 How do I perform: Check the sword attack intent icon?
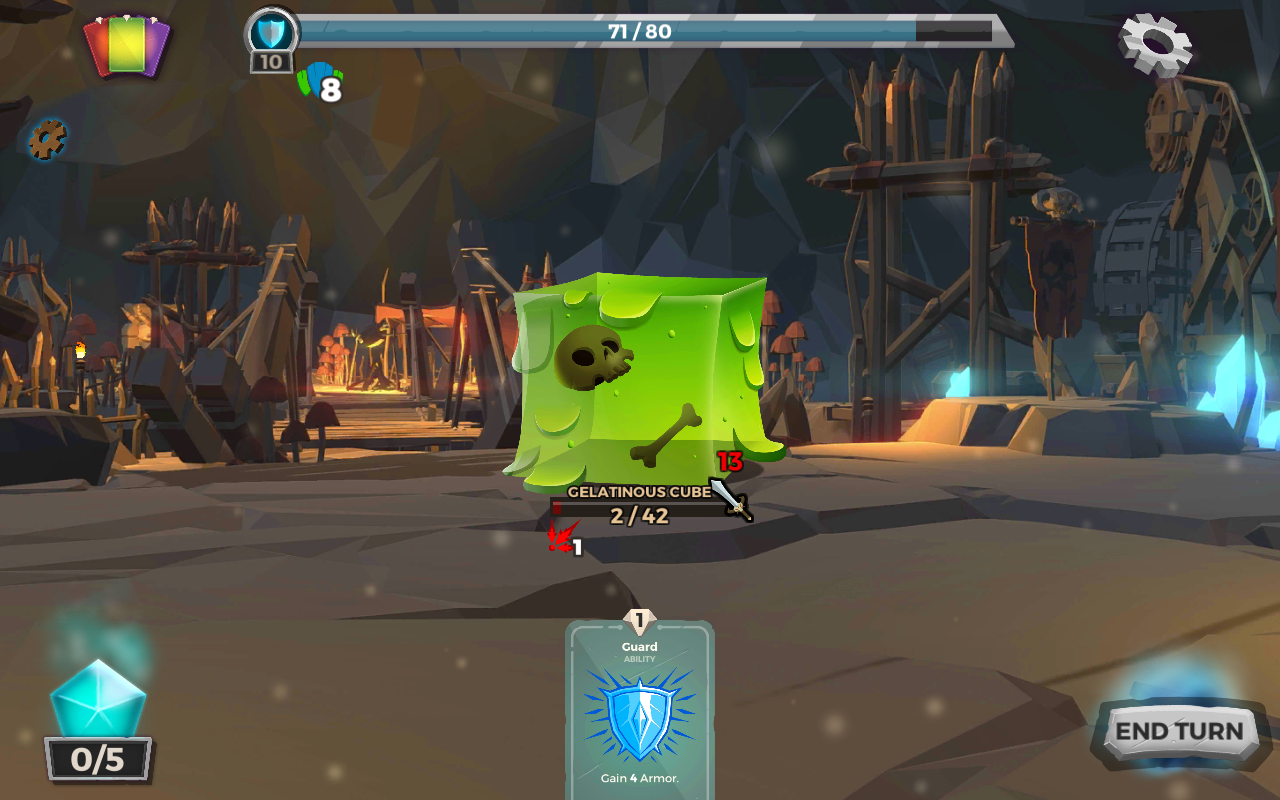pos(732,497)
